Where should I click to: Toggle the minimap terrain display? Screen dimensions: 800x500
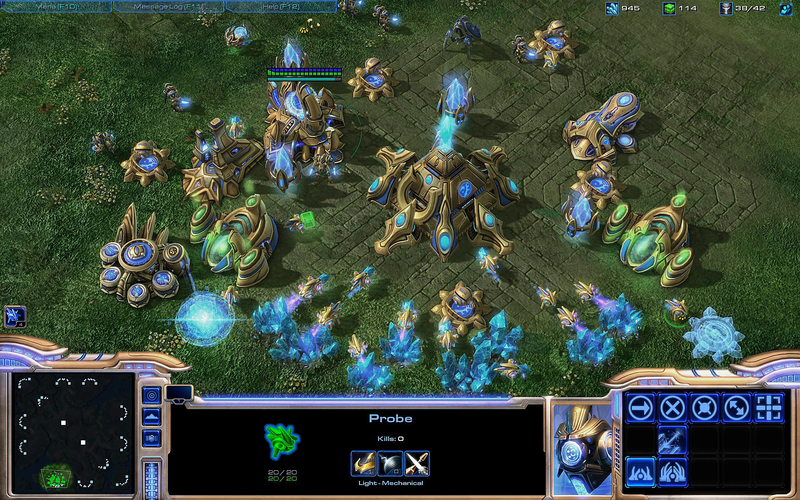pos(152,415)
